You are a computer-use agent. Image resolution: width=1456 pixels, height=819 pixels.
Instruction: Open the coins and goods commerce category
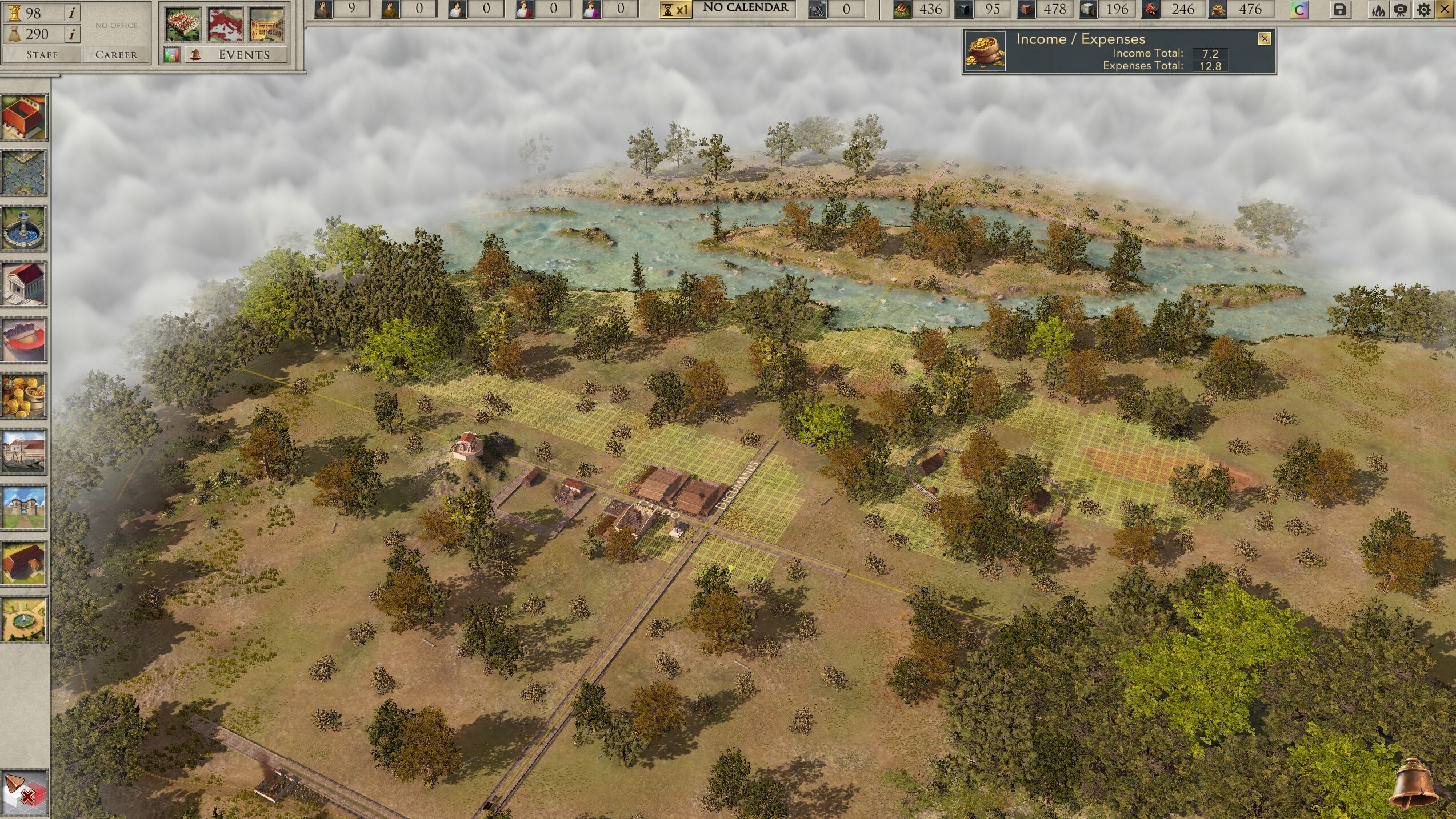click(24, 396)
